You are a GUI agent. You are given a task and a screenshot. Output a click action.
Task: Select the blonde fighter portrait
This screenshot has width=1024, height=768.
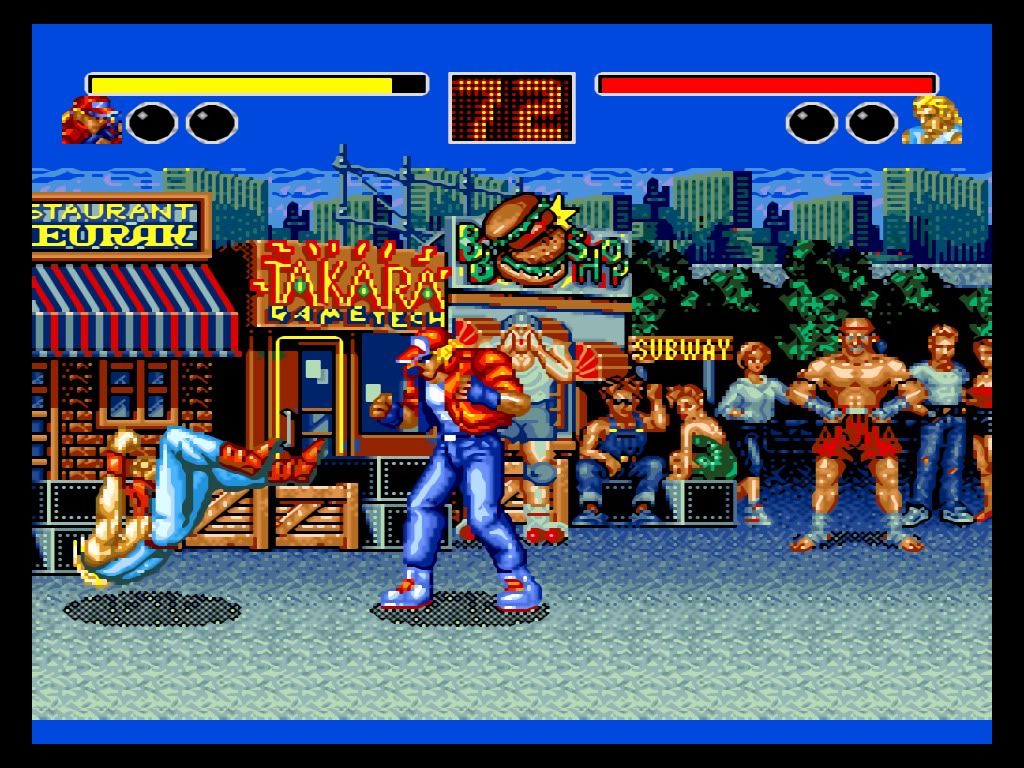[932, 120]
